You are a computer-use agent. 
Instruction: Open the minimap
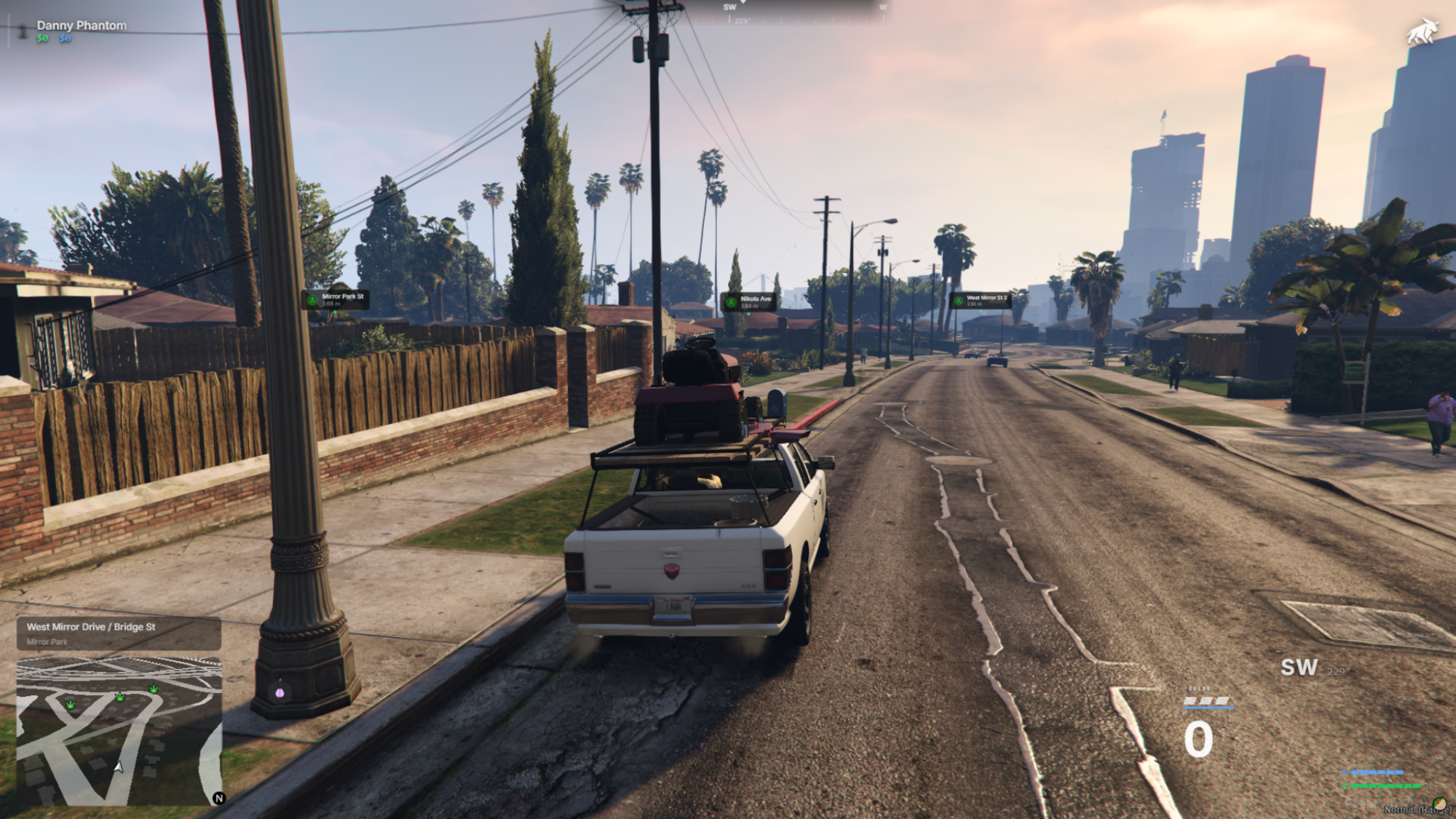[x=119, y=731]
